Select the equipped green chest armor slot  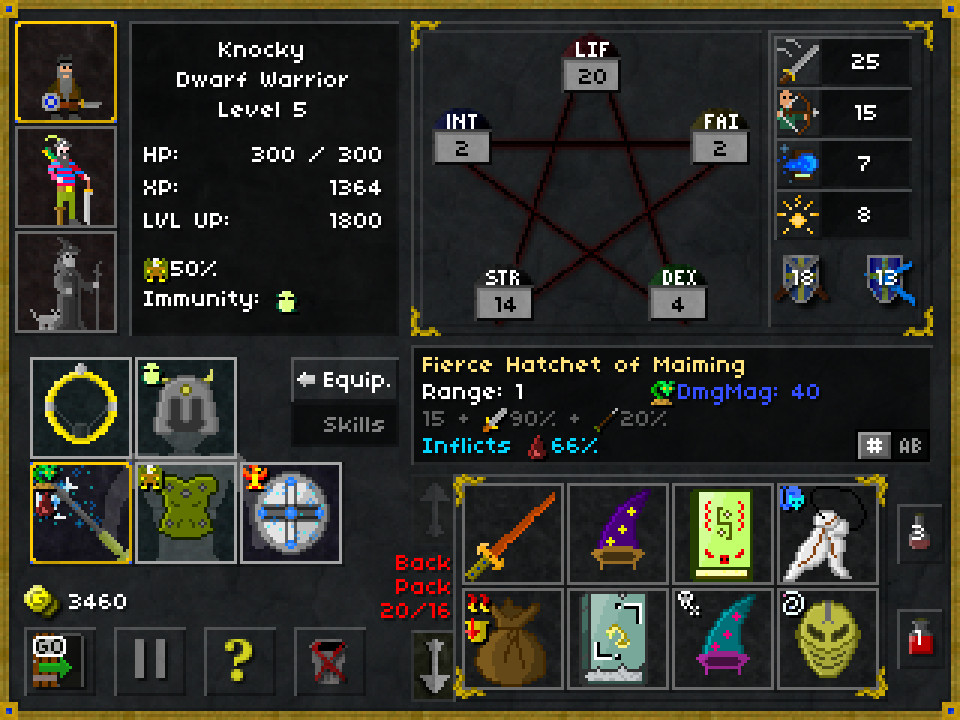coord(186,512)
